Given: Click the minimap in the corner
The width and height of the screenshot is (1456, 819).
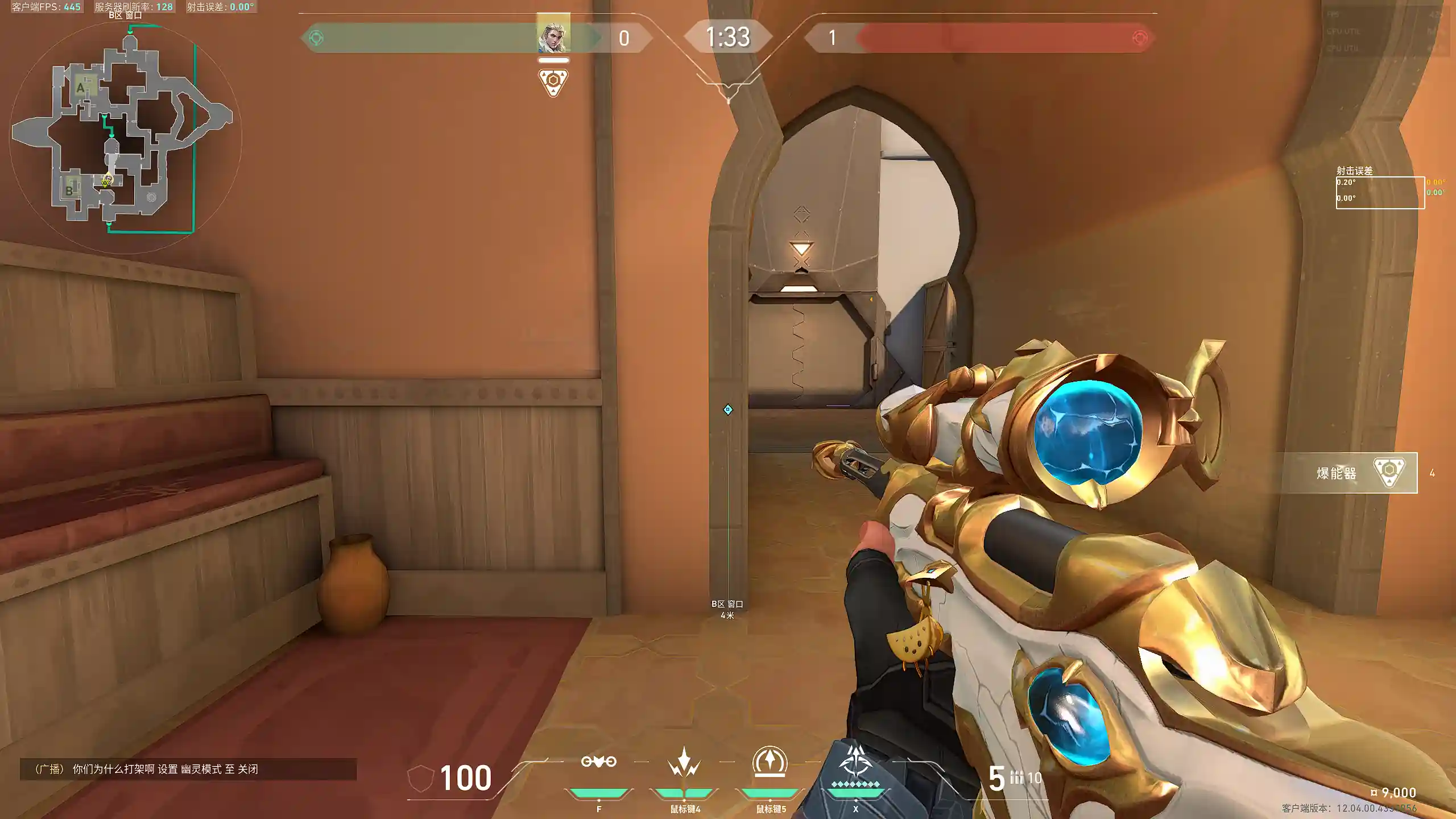Looking at the screenshot, I should [125, 136].
